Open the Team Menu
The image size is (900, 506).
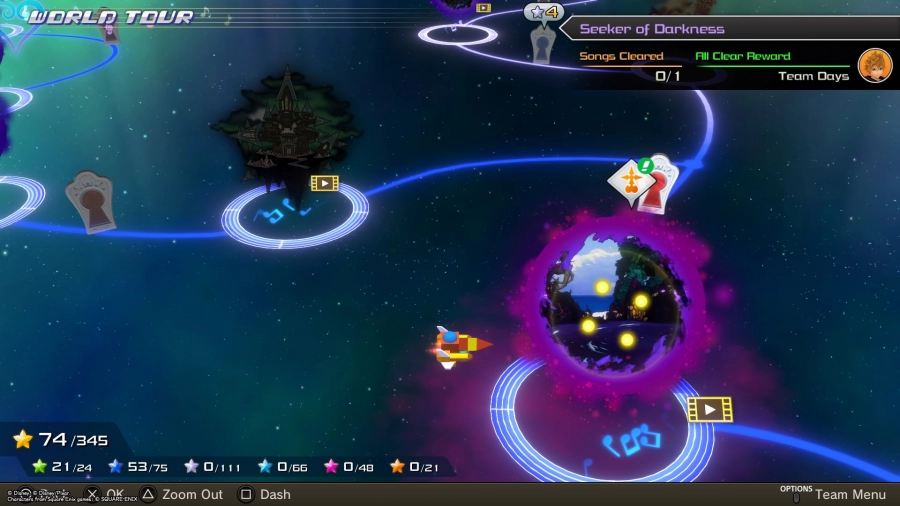tap(849, 494)
